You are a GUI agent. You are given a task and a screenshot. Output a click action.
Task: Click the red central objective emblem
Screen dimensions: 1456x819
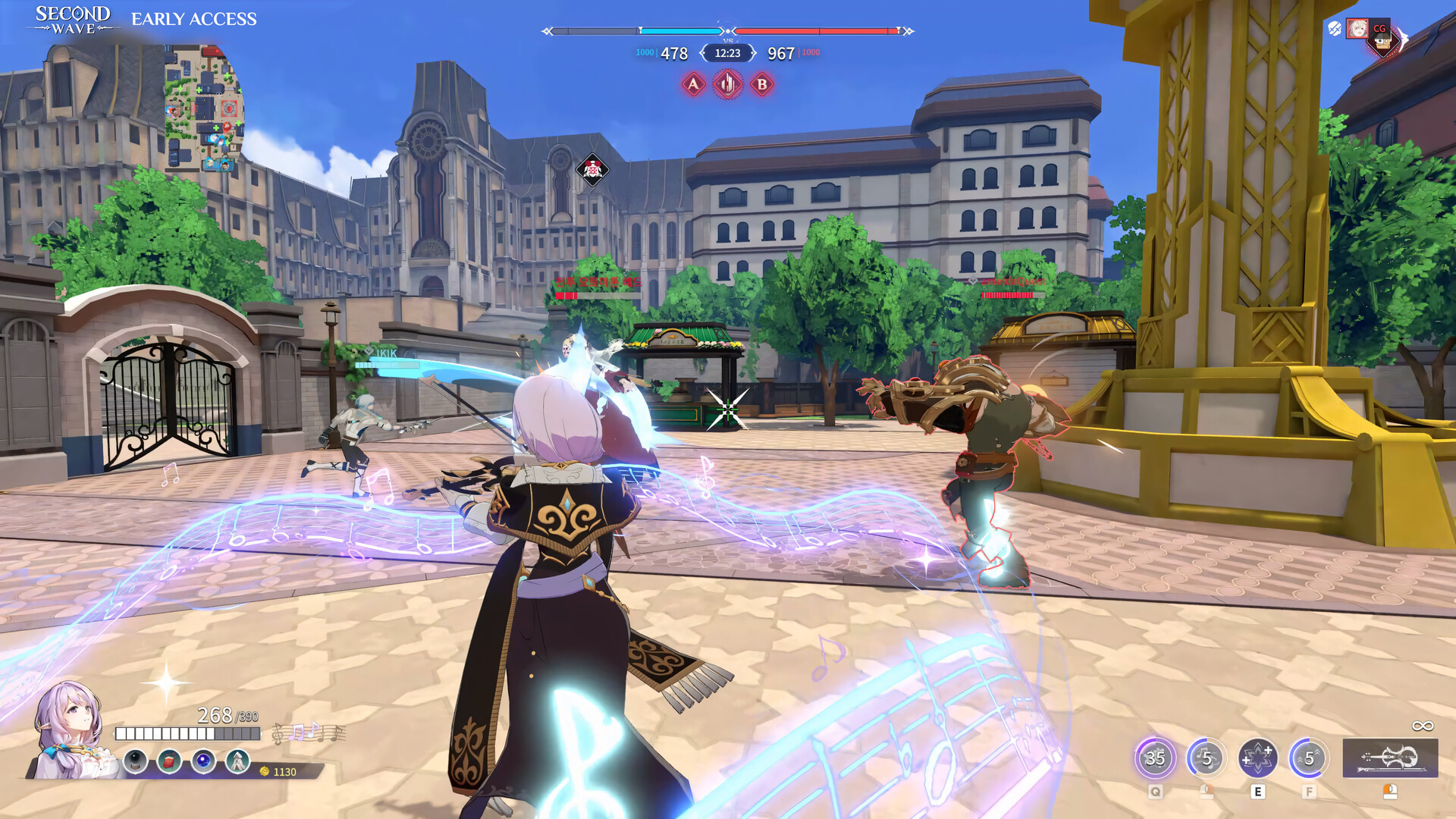726,86
